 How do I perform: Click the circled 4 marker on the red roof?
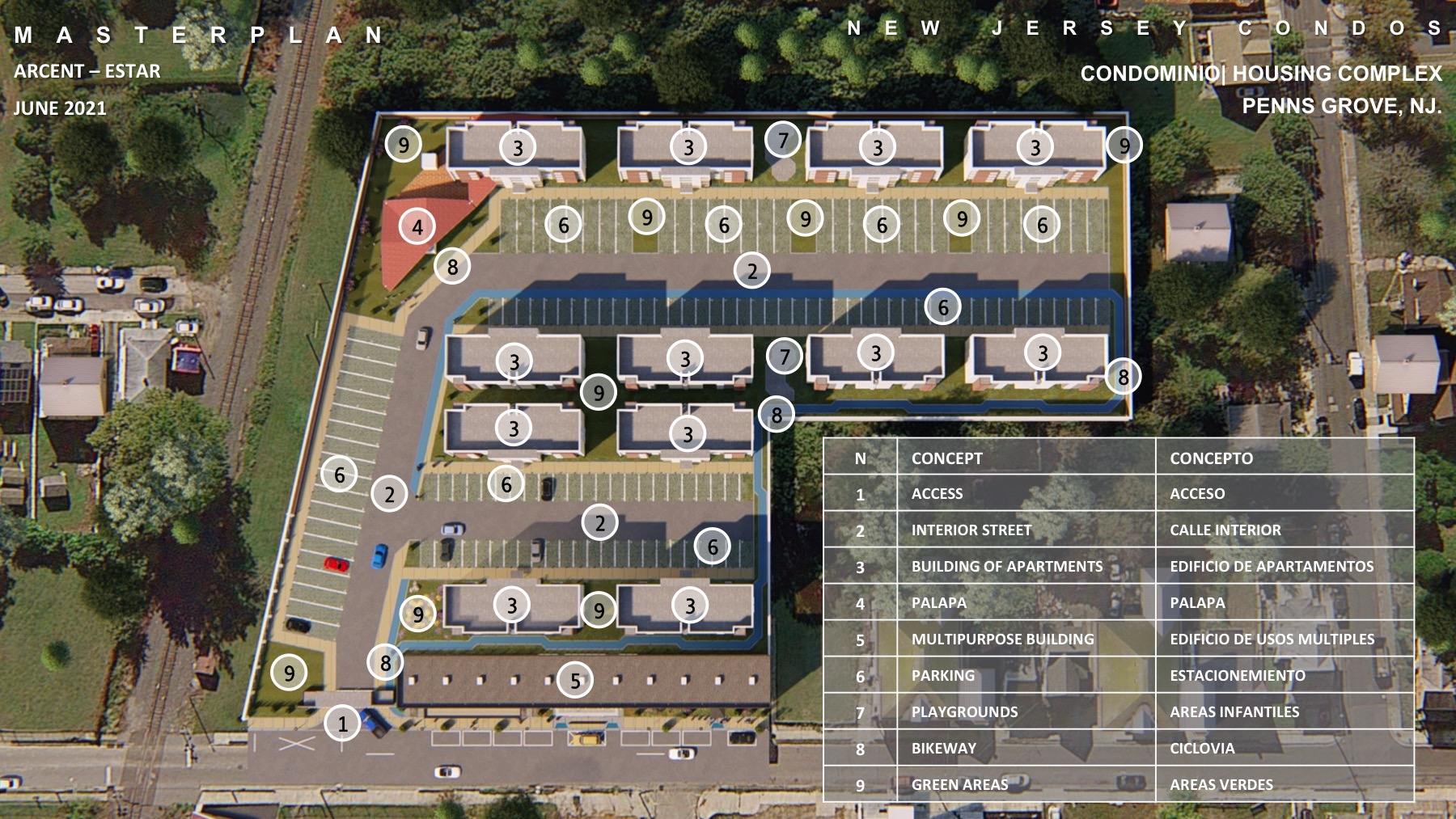pos(417,227)
